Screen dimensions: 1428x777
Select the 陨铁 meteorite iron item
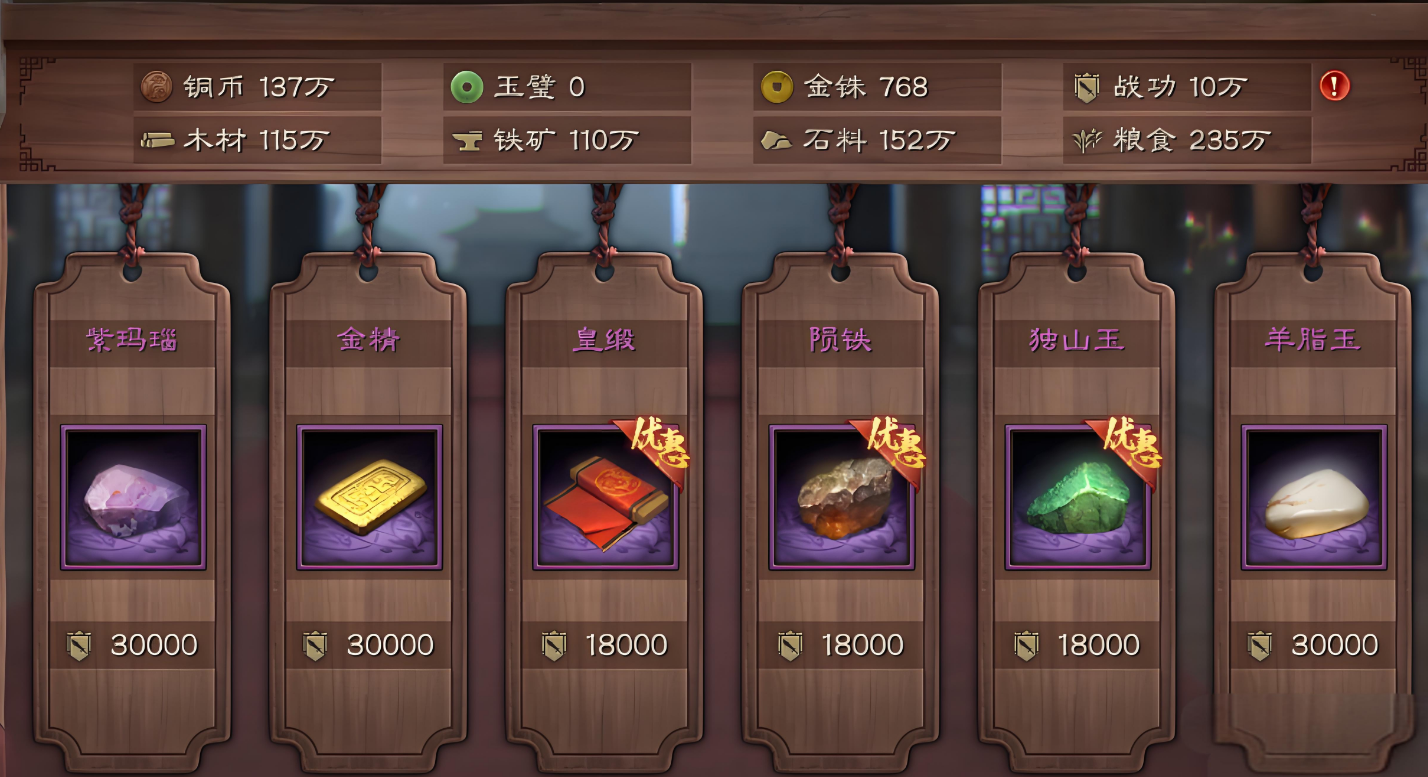pos(841,497)
